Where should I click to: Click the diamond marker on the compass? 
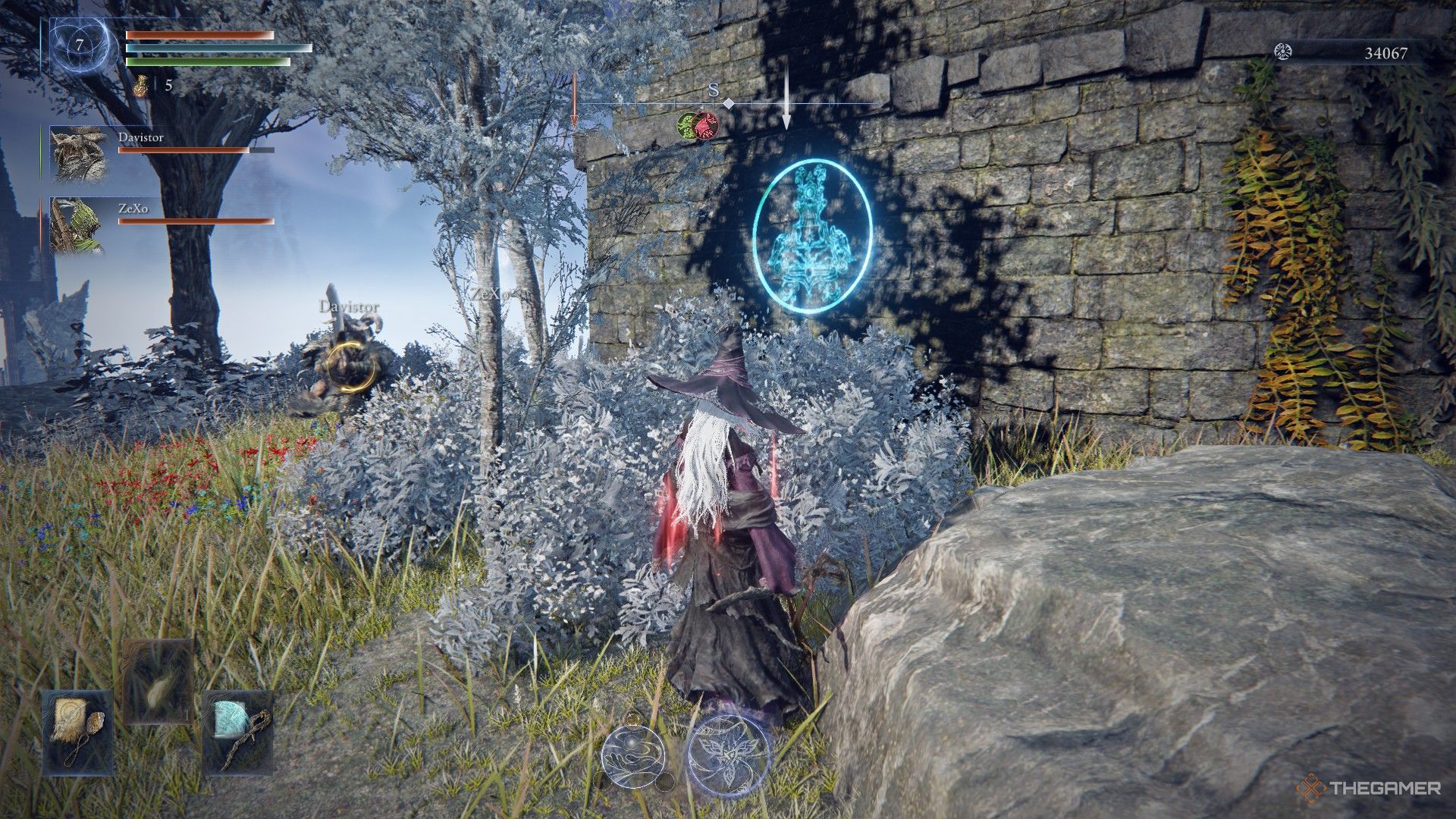[x=729, y=104]
